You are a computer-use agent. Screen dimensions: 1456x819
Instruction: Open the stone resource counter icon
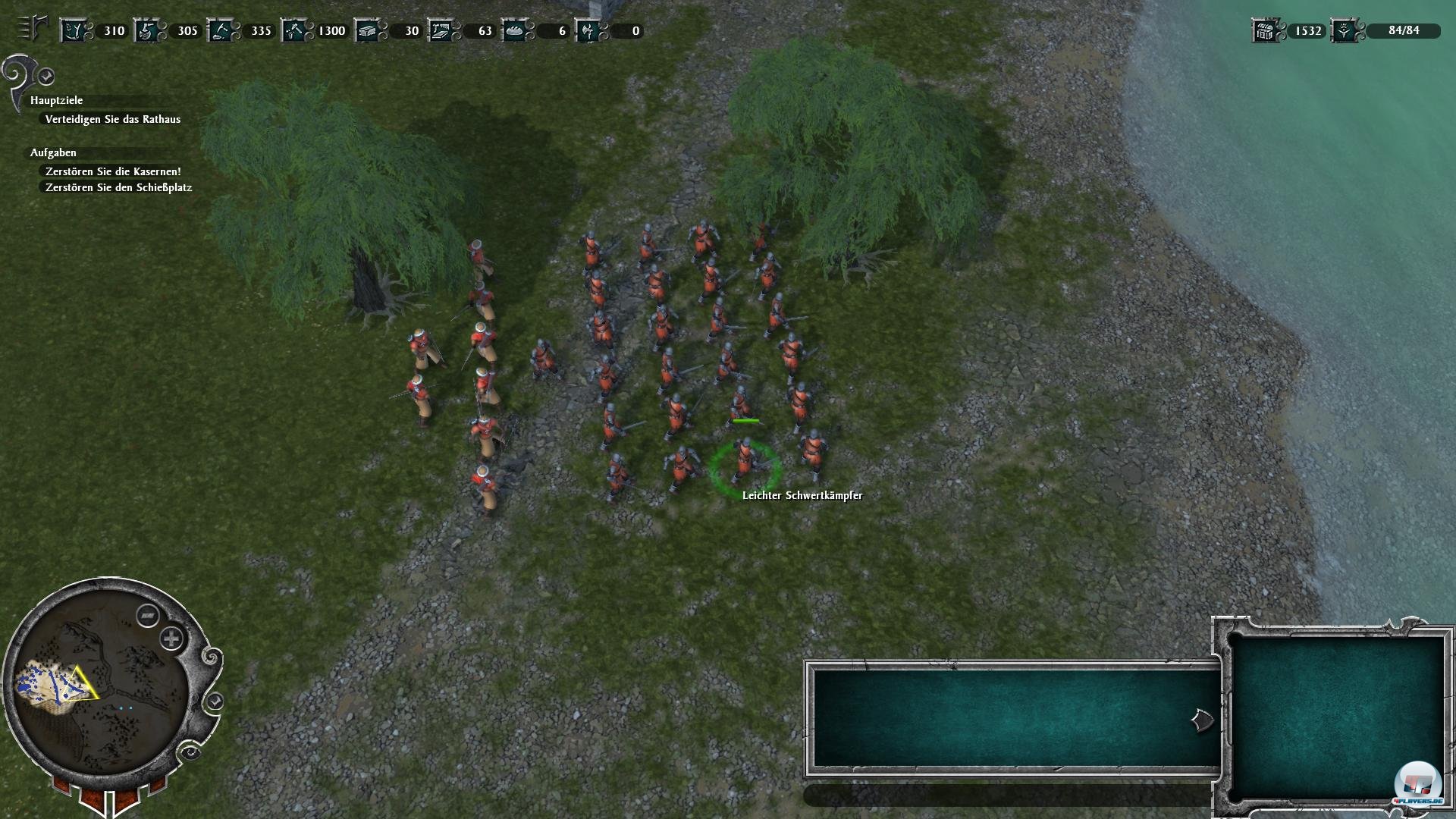tap(222, 30)
